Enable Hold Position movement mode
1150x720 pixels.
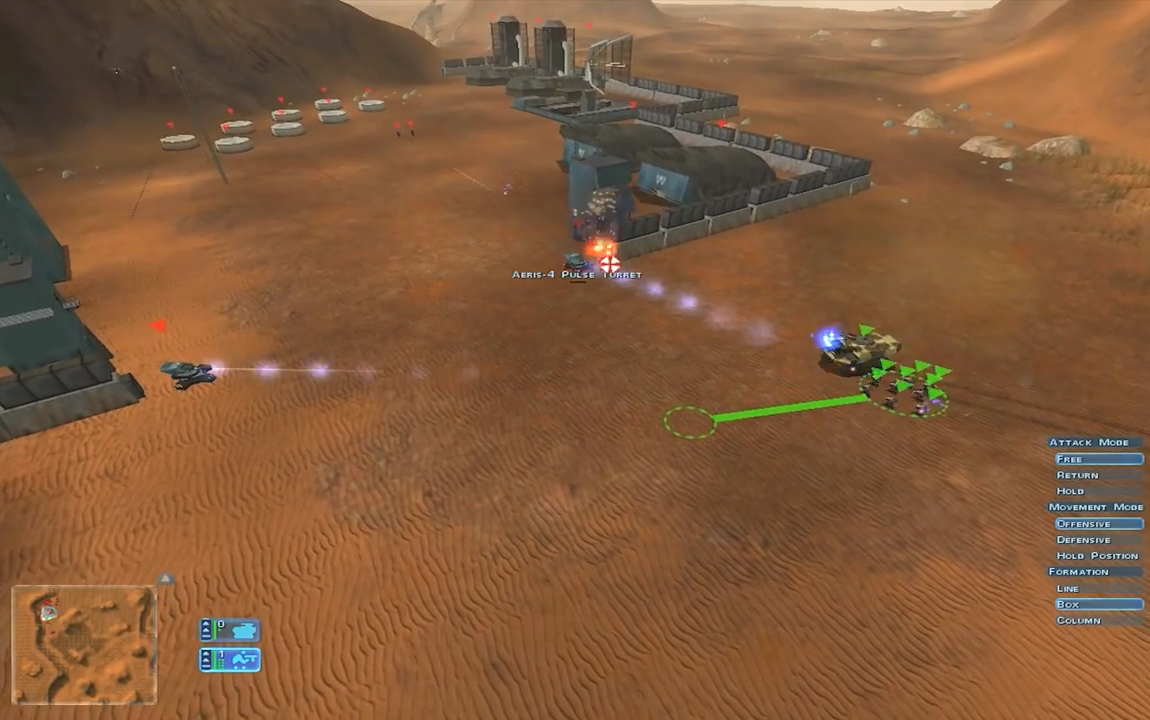point(1098,556)
